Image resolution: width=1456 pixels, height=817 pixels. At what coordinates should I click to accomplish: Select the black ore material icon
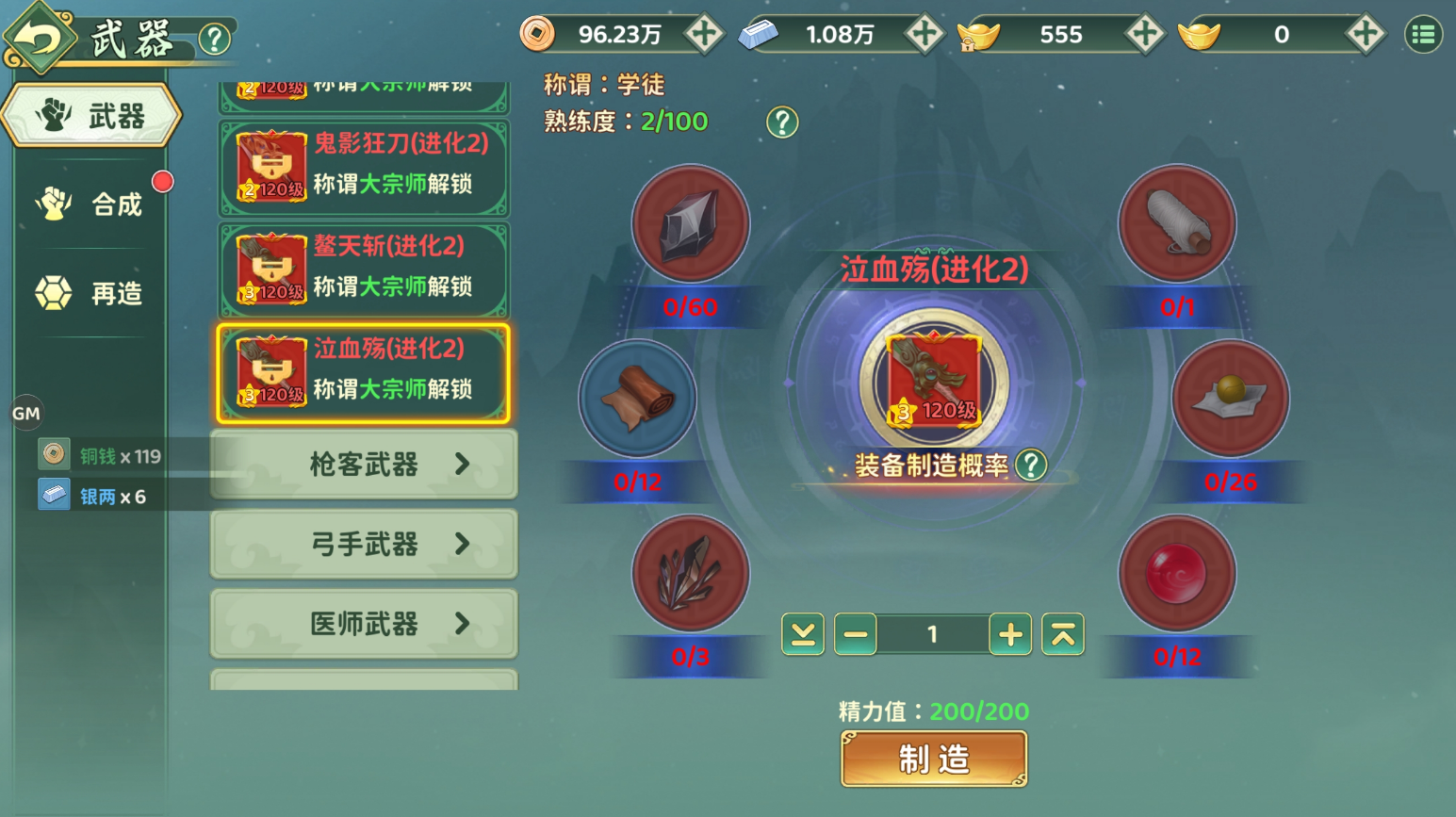pyautogui.click(x=690, y=224)
